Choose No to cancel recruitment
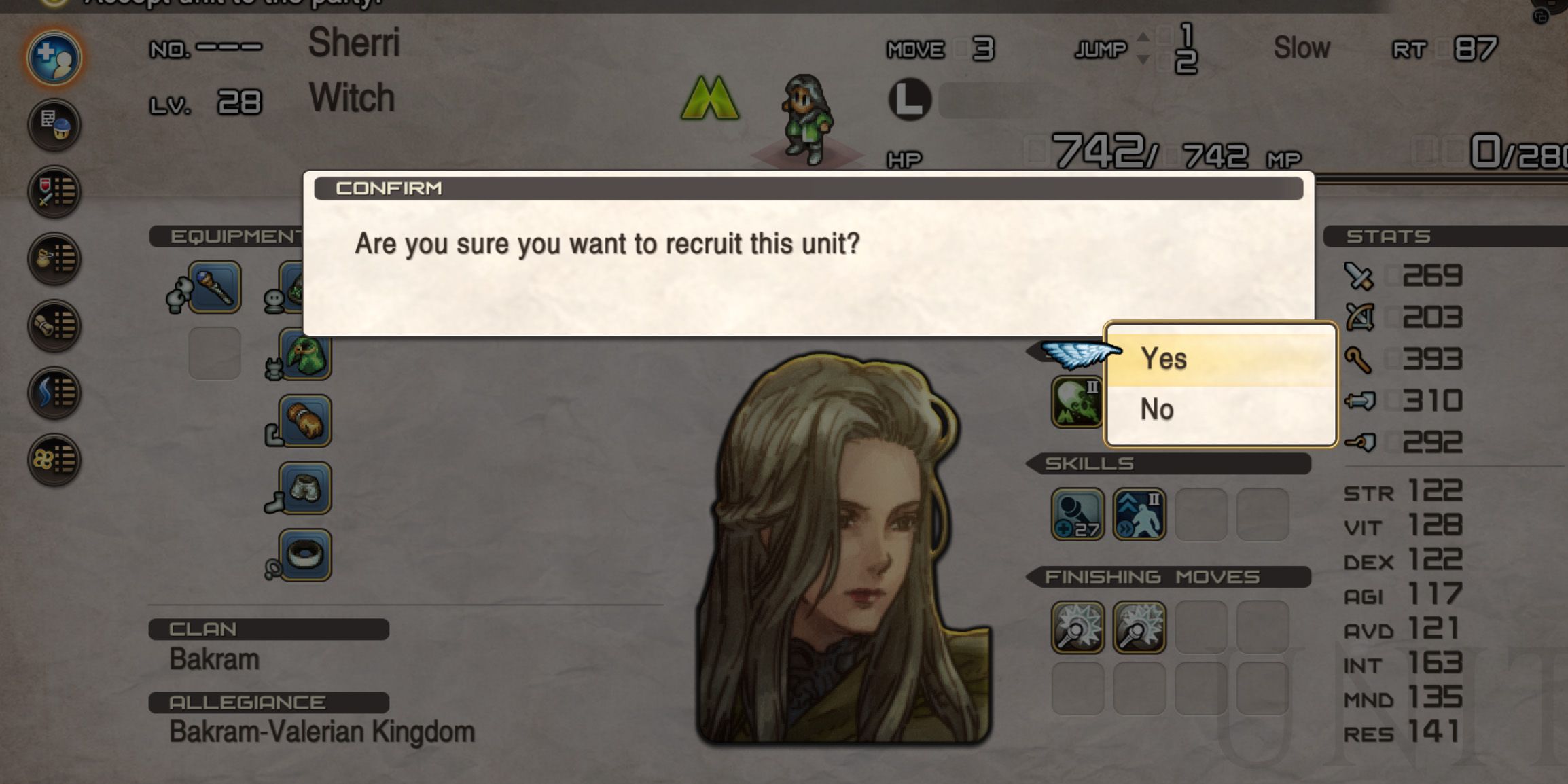This screenshot has width=1568, height=784. (1157, 408)
